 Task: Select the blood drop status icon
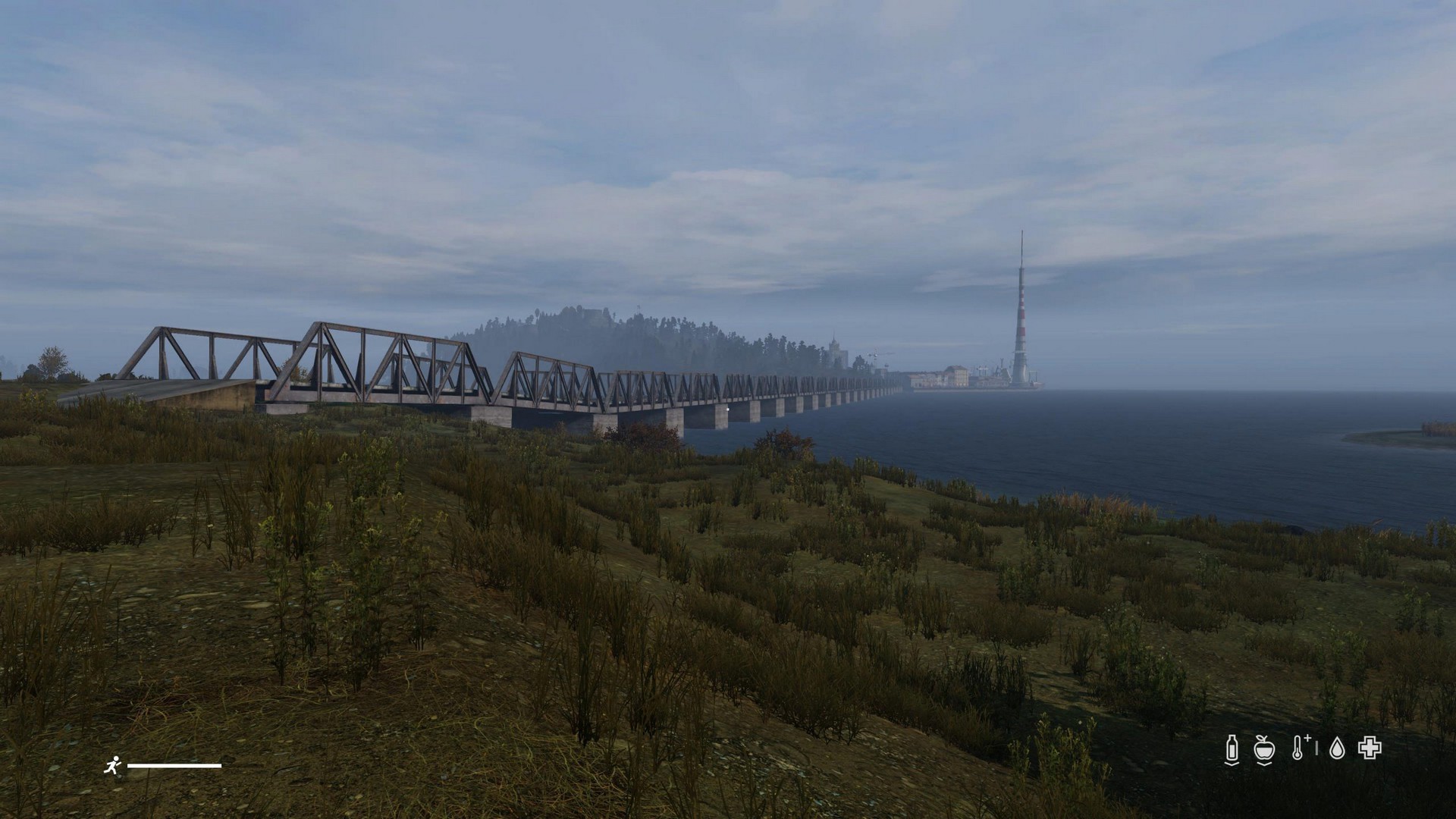click(x=1338, y=748)
